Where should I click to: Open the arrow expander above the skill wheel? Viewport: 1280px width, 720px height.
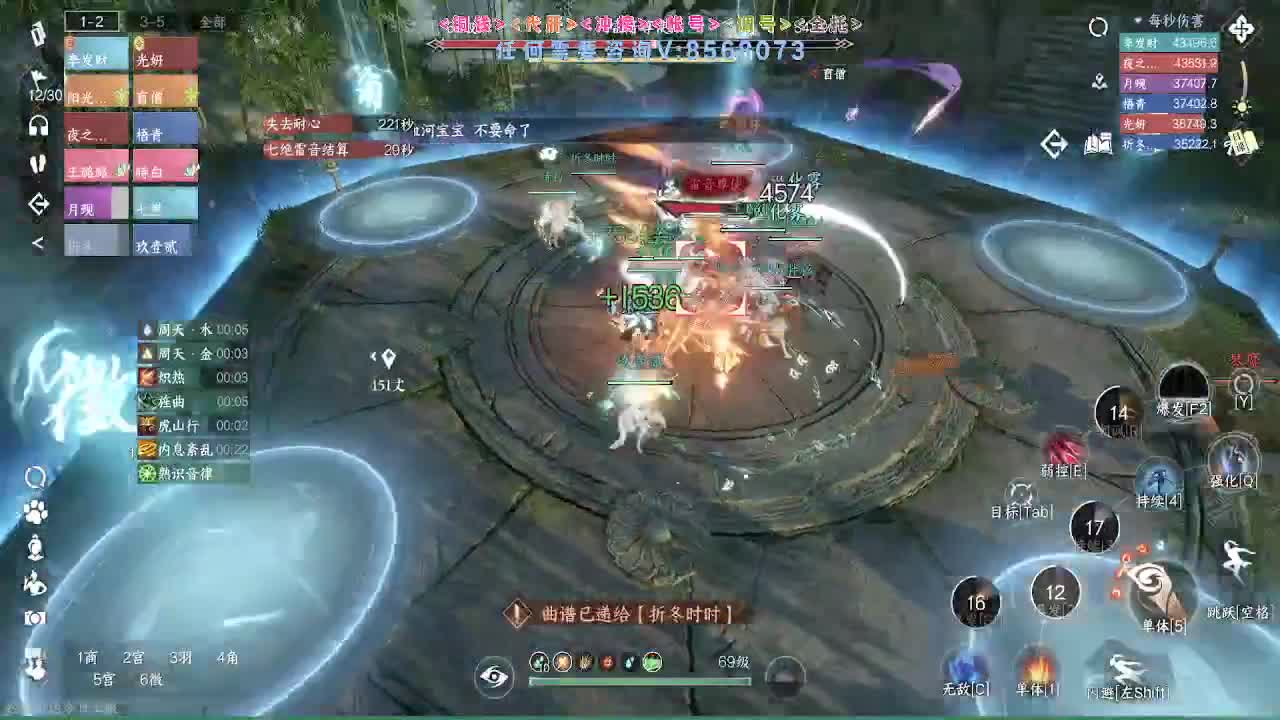1055,143
